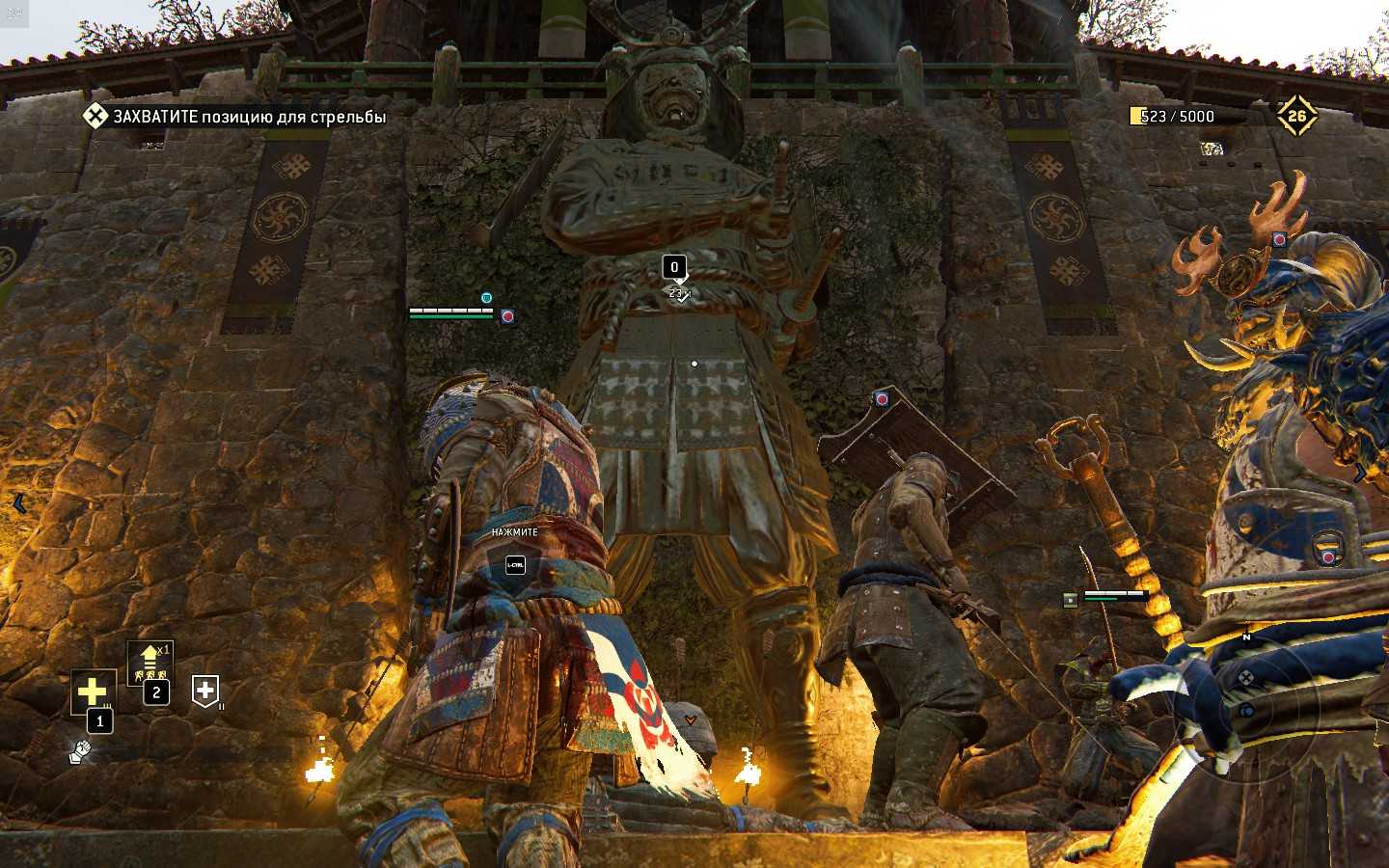Click the level 26 diamond badge
1389x868 pixels.
tap(1296, 117)
